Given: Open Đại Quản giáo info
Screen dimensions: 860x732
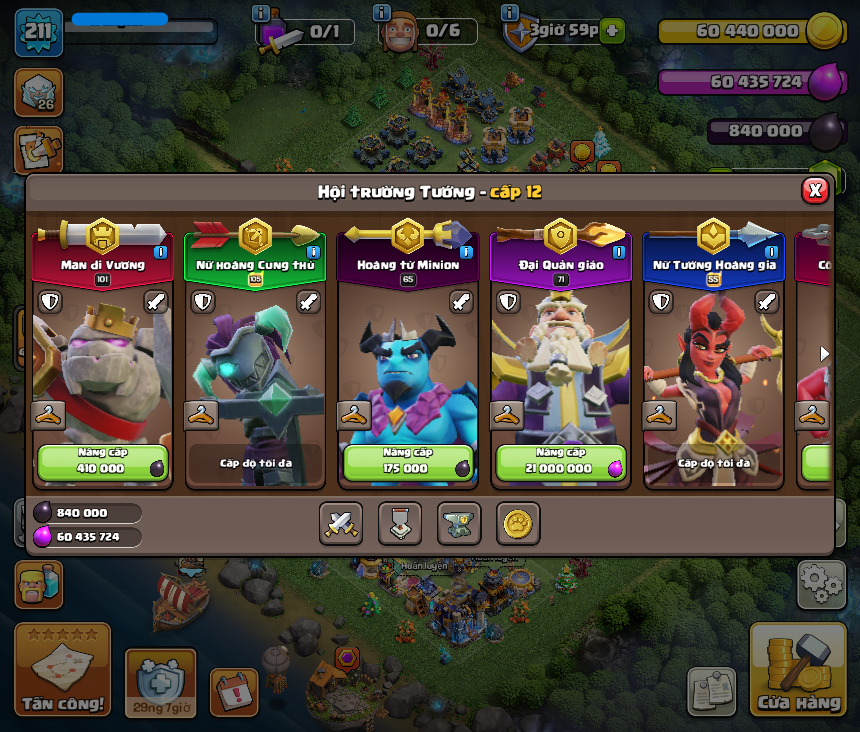Looking at the screenshot, I should (x=619, y=252).
